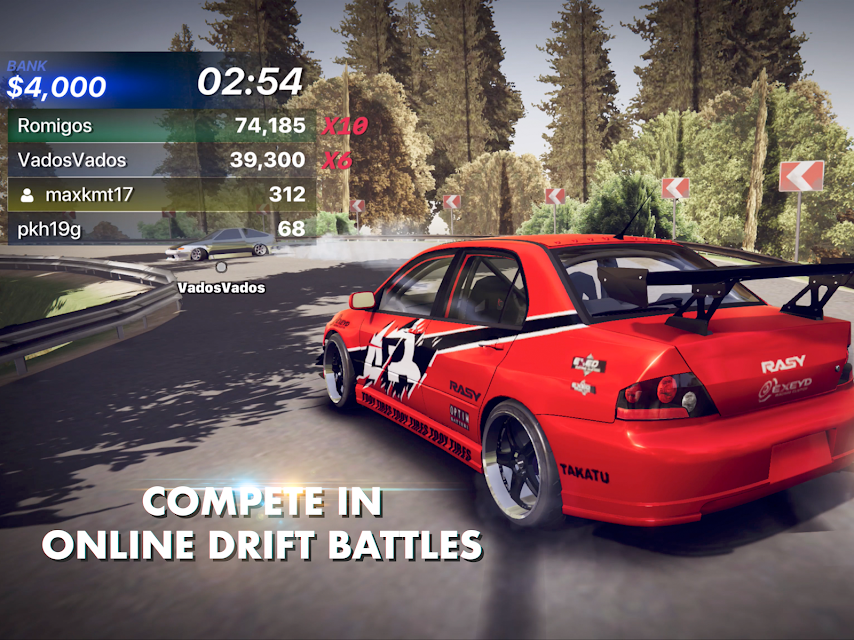The height and width of the screenshot is (640, 854).
Task: Click maxkmt17 player row
Action: [x=160, y=194]
